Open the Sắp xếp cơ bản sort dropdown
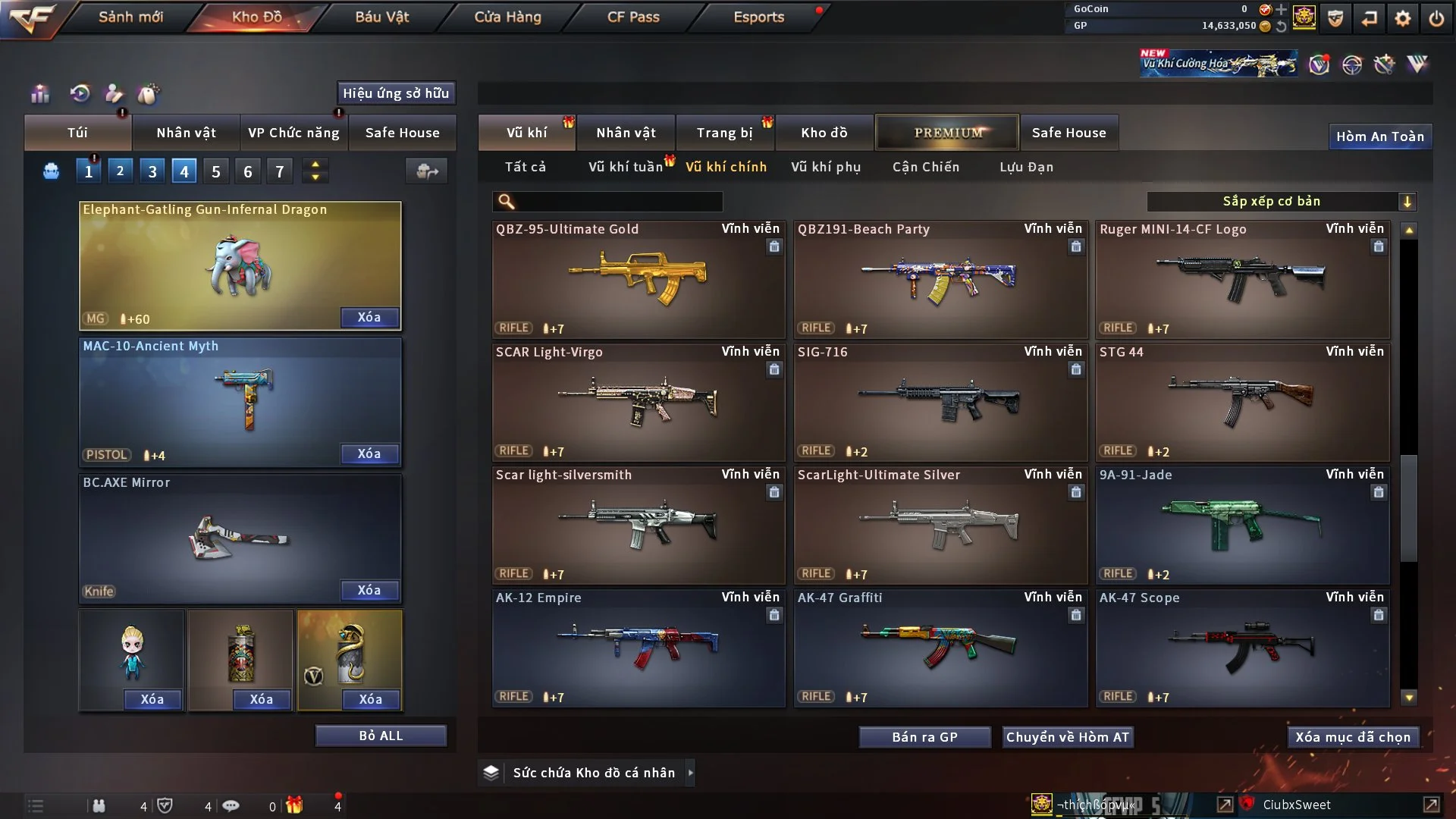The height and width of the screenshot is (819, 1456). [1281, 201]
